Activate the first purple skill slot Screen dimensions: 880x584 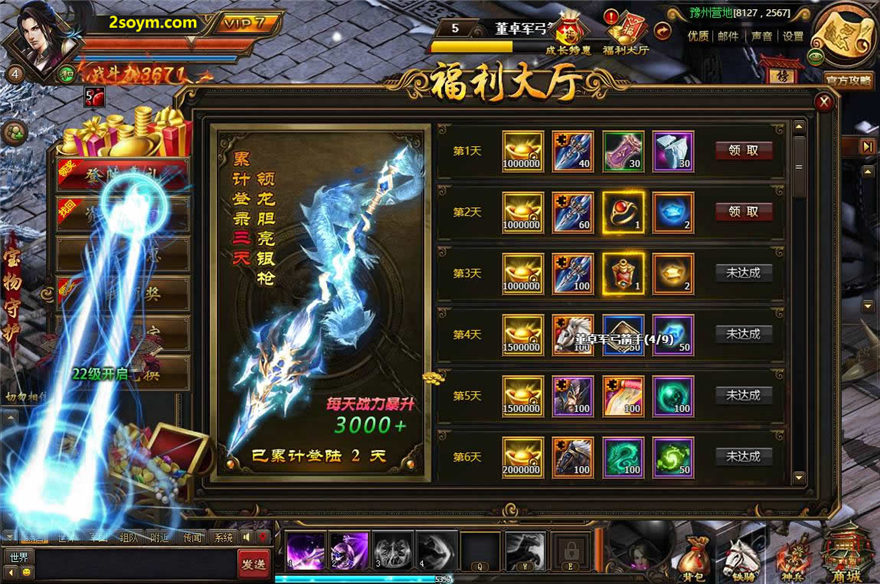[x=303, y=548]
